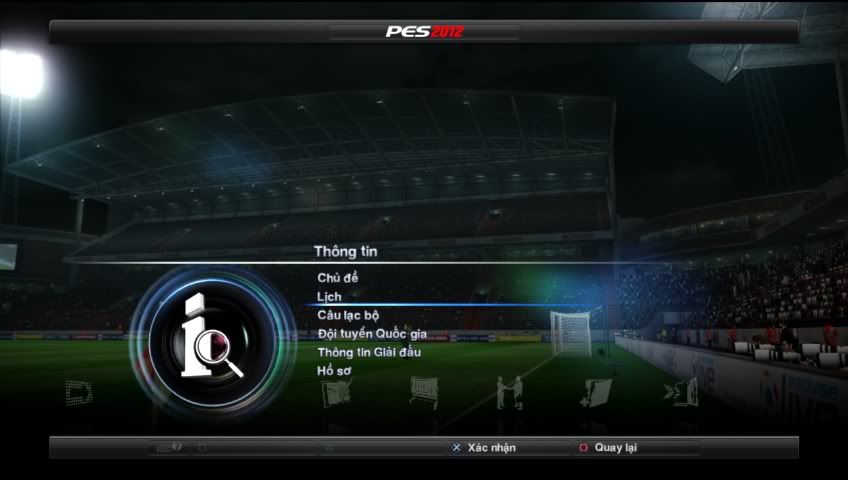Open the Hồ sơ entry
Image resolution: width=848 pixels, height=480 pixels.
tap(334, 371)
